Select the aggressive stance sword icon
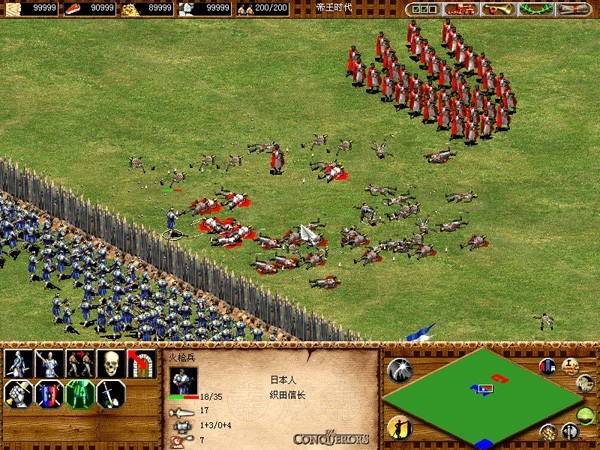This screenshot has width=600, height=450. (x=18, y=395)
